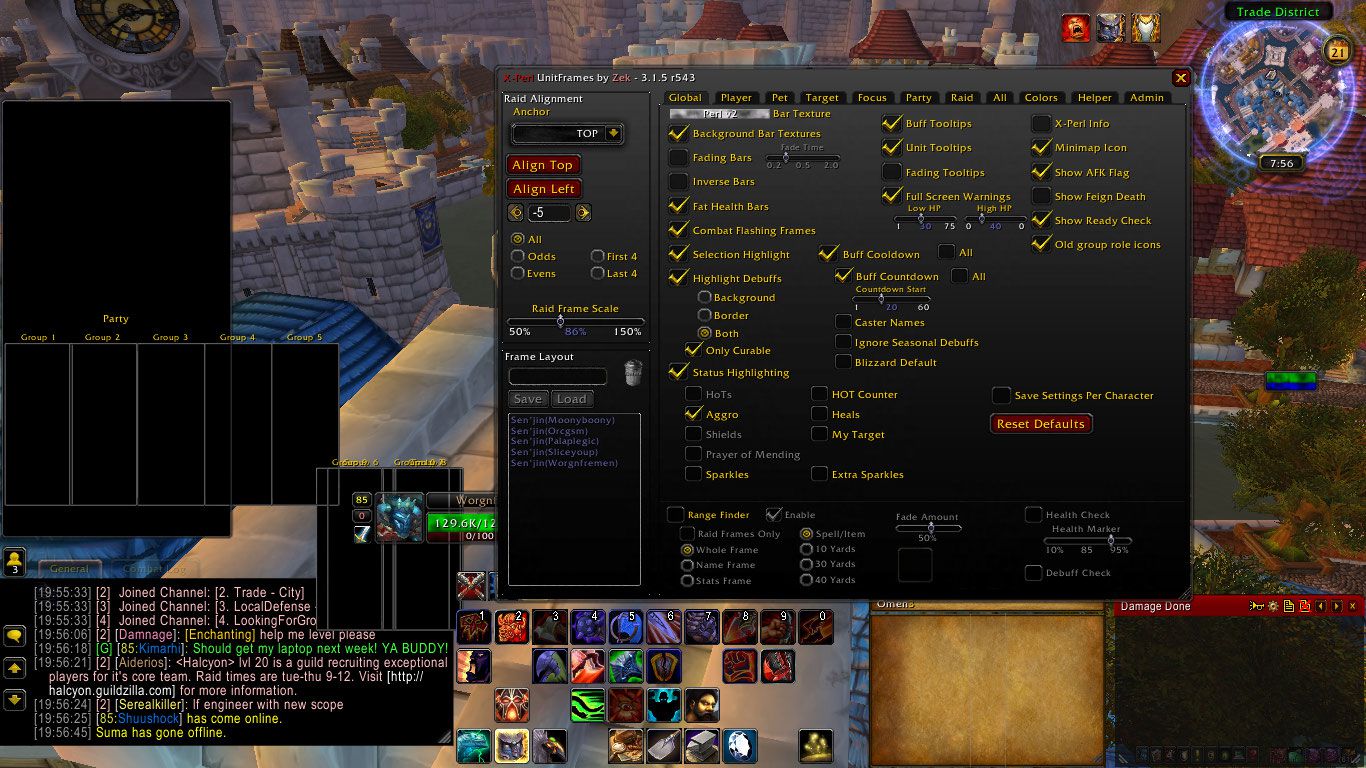Open the raid Anchor dropdown
Image resolution: width=1366 pixels, height=768 pixels.
tap(613, 133)
